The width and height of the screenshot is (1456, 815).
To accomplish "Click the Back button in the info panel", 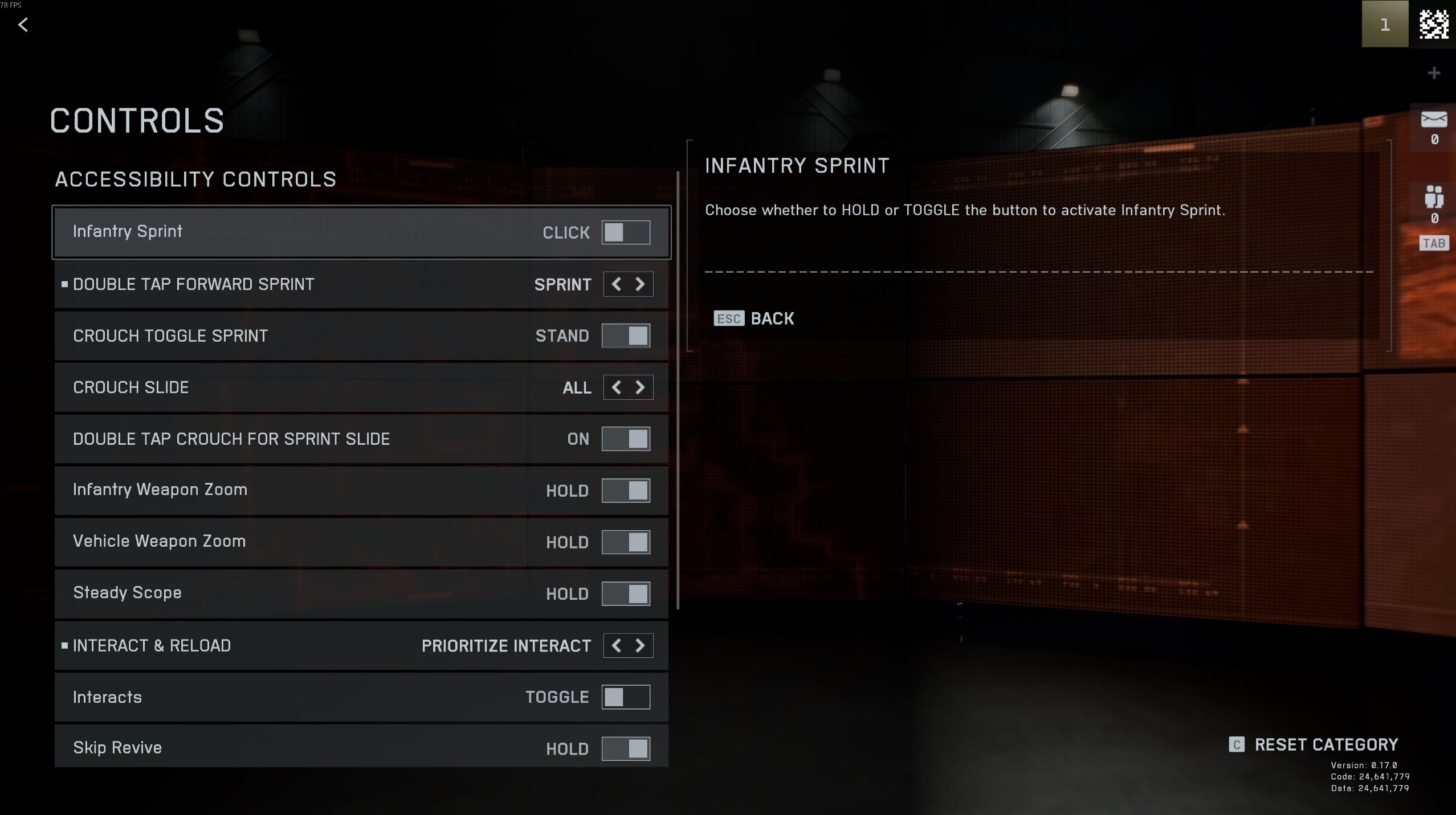I will [x=754, y=318].
